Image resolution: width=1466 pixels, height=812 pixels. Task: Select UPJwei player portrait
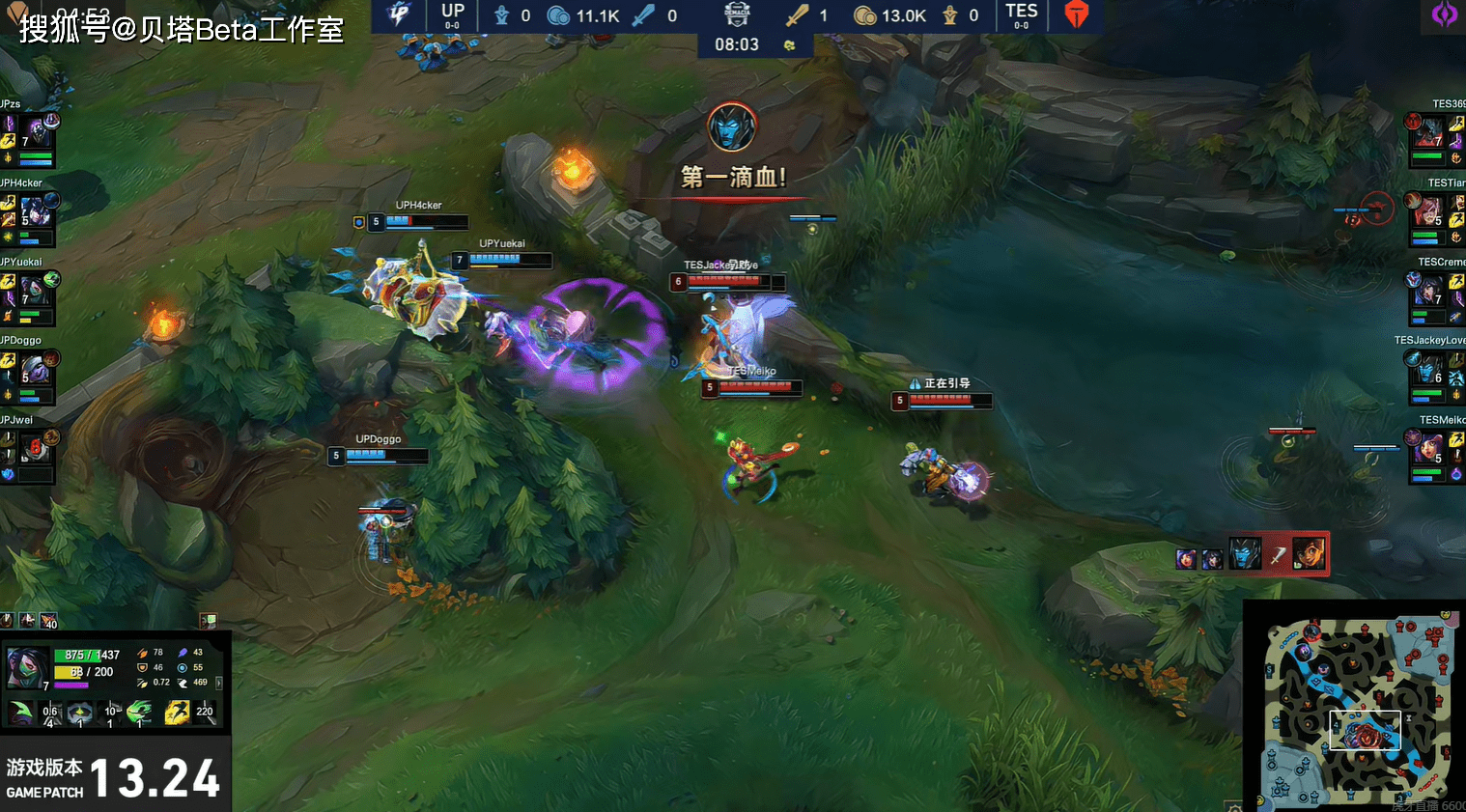tap(34, 449)
